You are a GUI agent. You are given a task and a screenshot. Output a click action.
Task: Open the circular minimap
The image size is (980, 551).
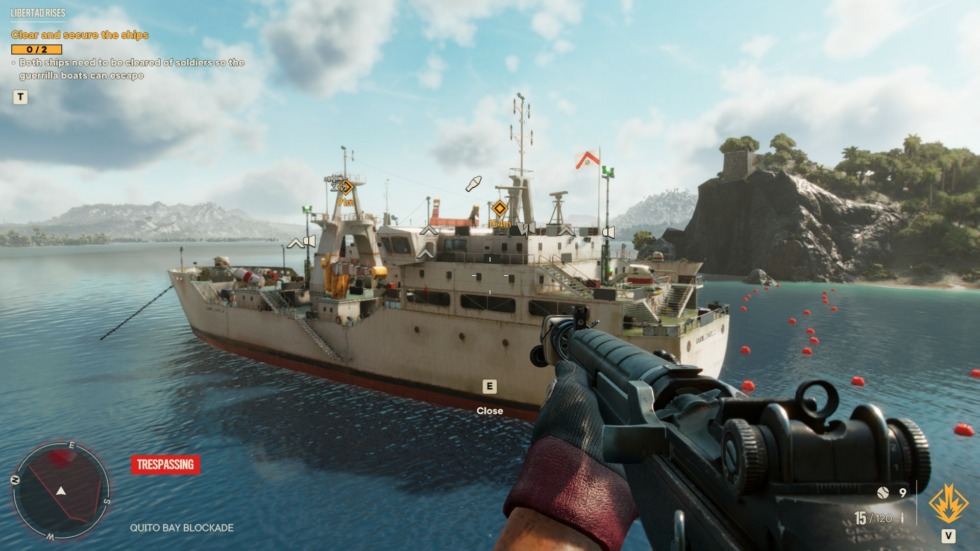(61, 490)
